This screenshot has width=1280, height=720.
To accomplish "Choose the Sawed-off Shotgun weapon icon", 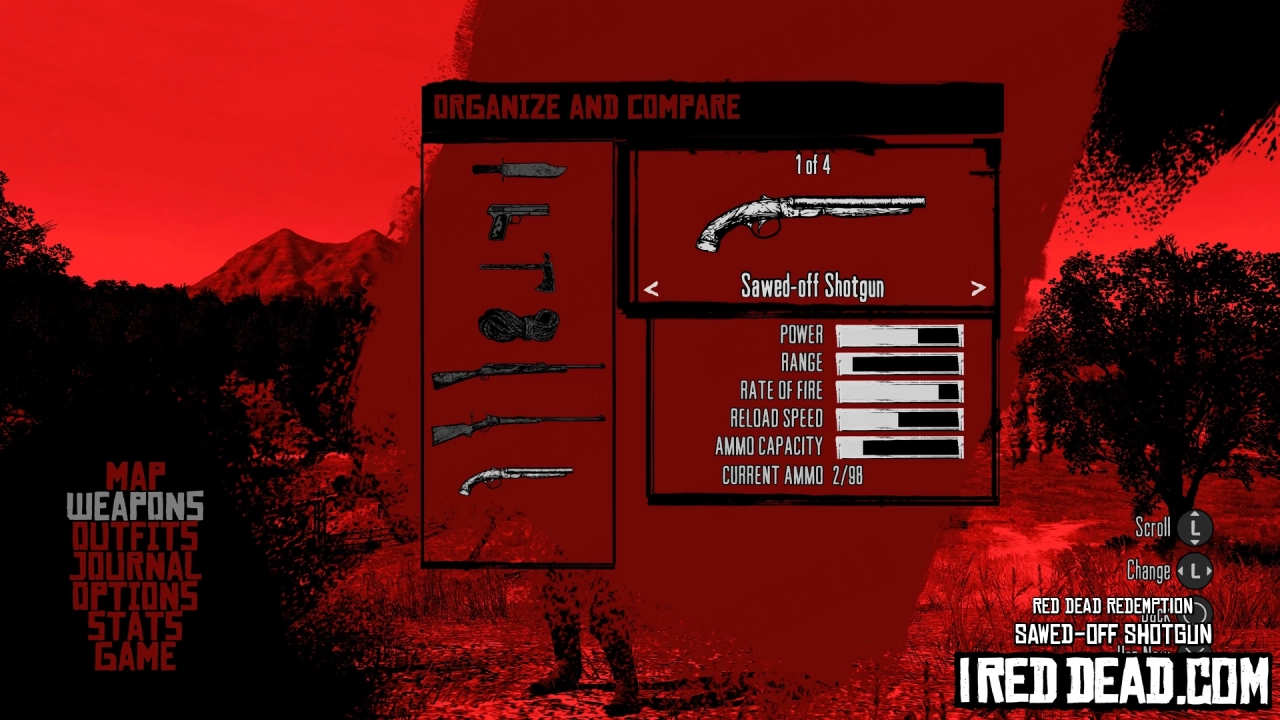I will pyautogui.click(x=516, y=479).
